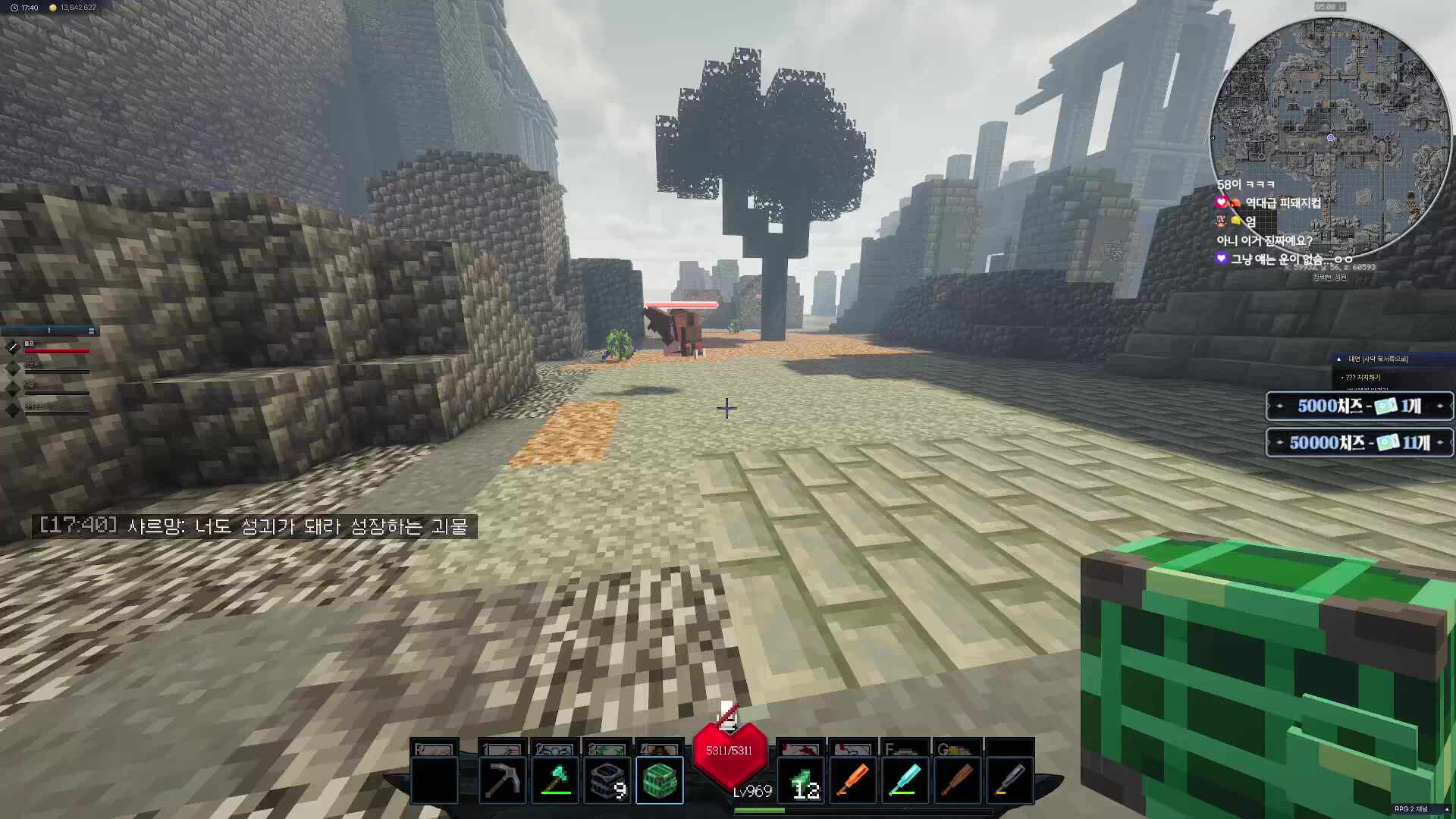Image resolution: width=1456 pixels, height=819 pixels.
Task: Click the 5000치즈 donation banner
Action: (1359, 406)
